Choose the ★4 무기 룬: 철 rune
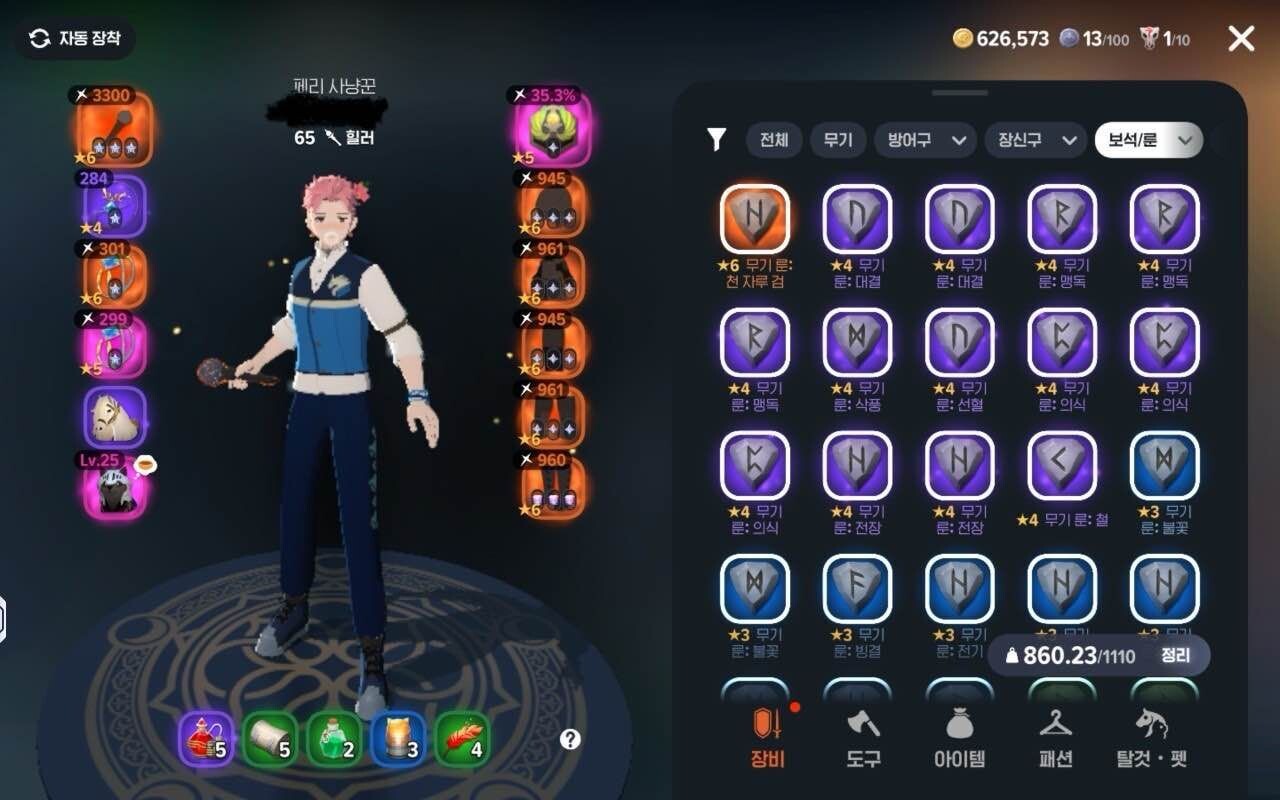The width and height of the screenshot is (1280, 800). point(1062,465)
